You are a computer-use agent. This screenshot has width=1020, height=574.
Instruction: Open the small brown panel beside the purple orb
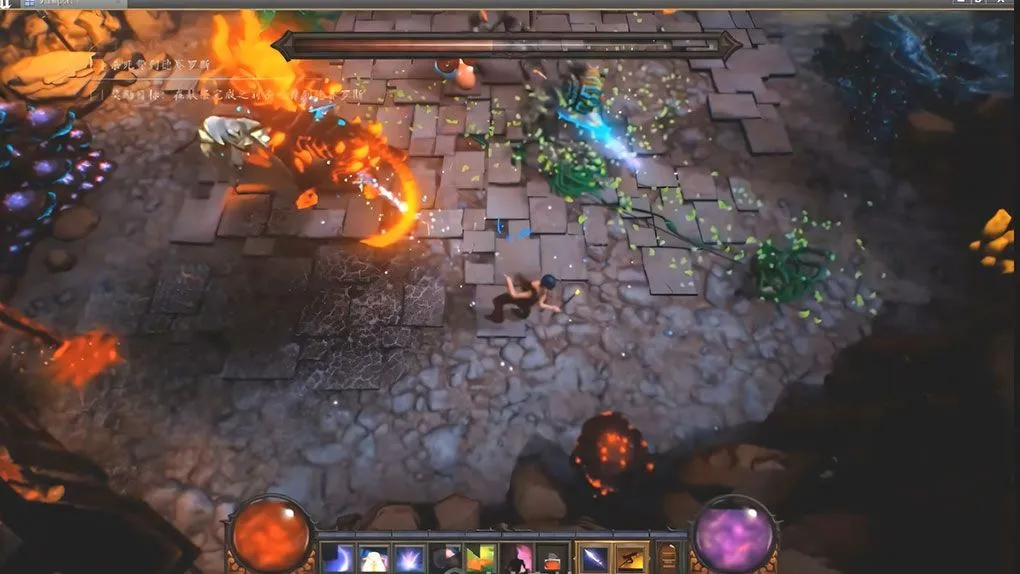click(x=668, y=559)
